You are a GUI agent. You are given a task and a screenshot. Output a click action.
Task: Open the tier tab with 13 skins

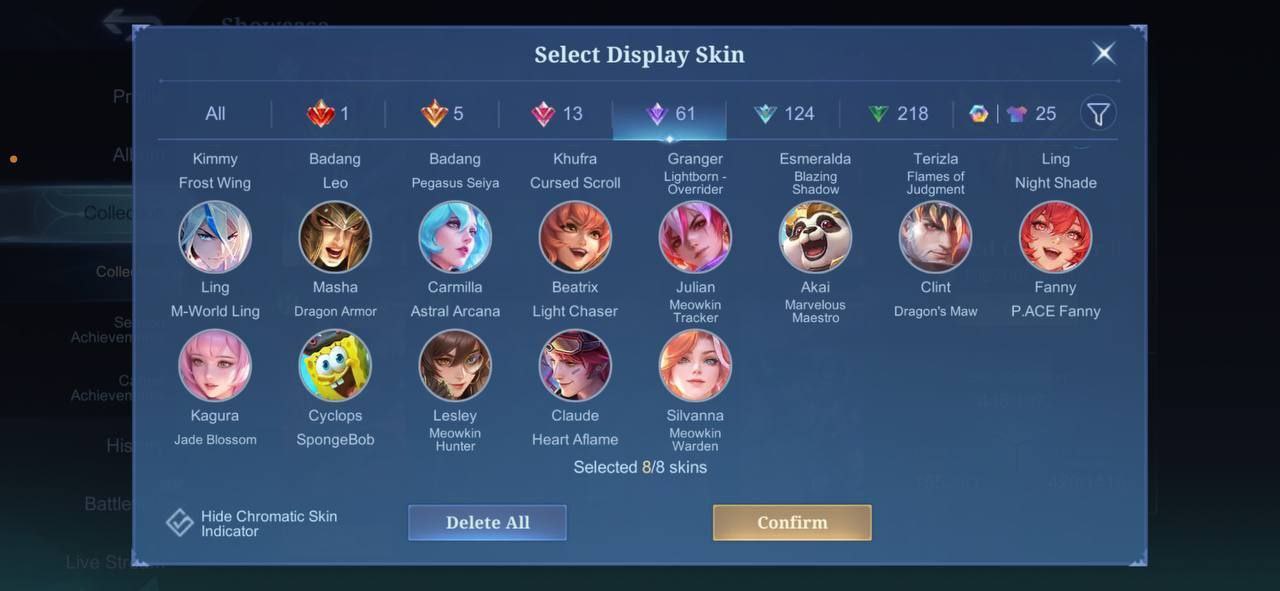pos(557,114)
